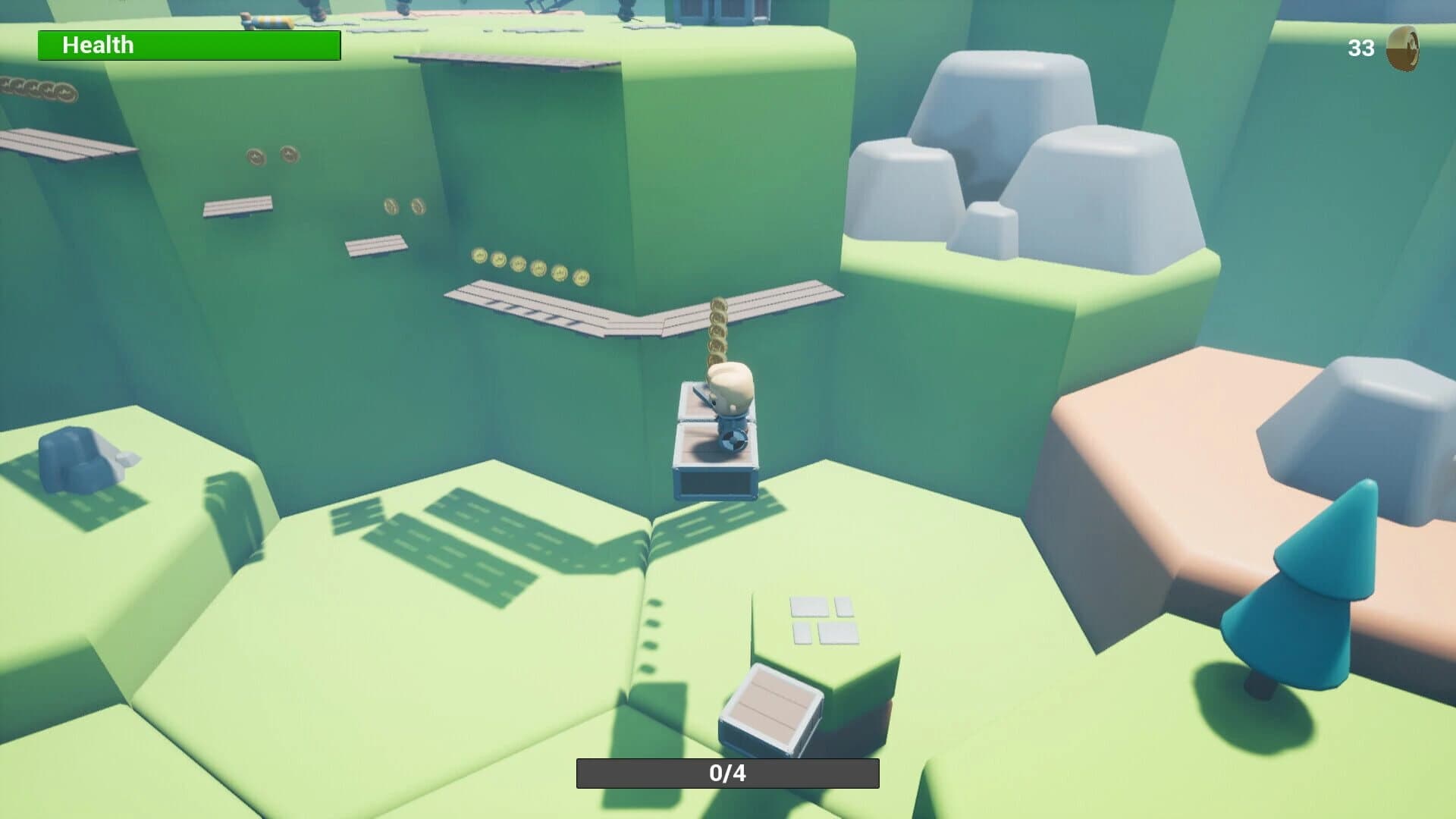Click the white tile patch on the ground
This screenshot has height=819, width=1456.
(823, 622)
